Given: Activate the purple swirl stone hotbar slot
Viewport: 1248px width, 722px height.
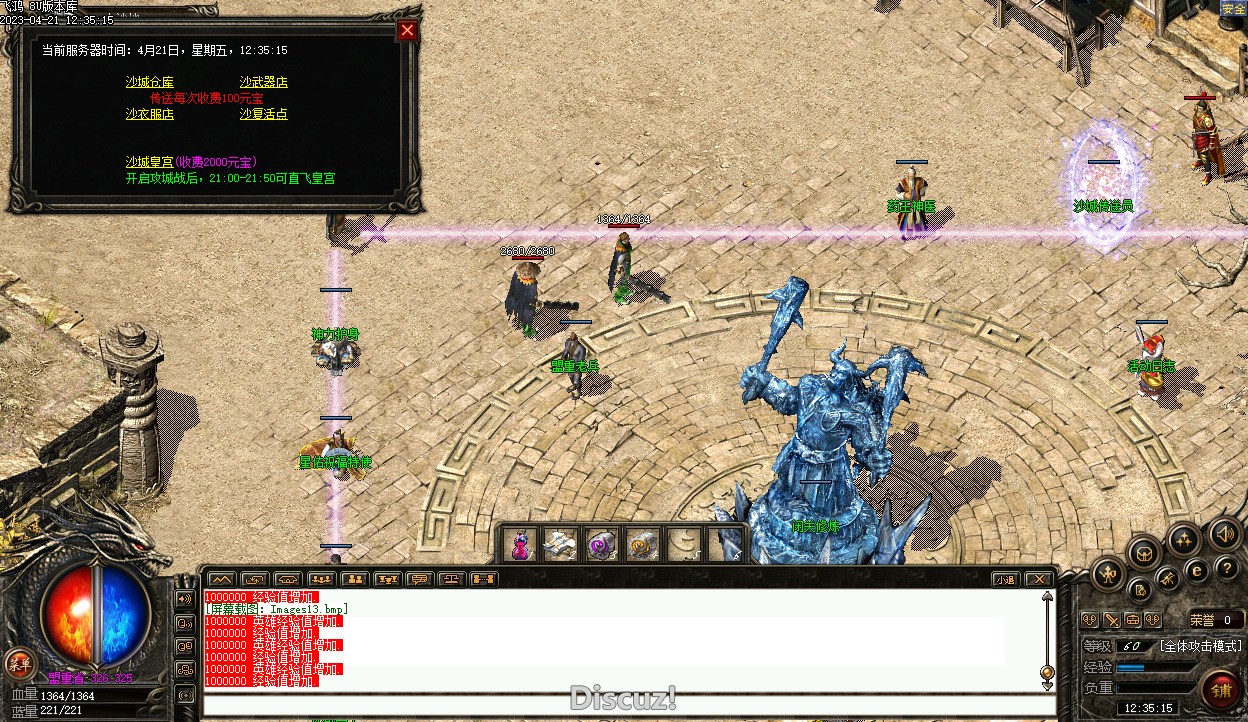Looking at the screenshot, I should (601, 545).
